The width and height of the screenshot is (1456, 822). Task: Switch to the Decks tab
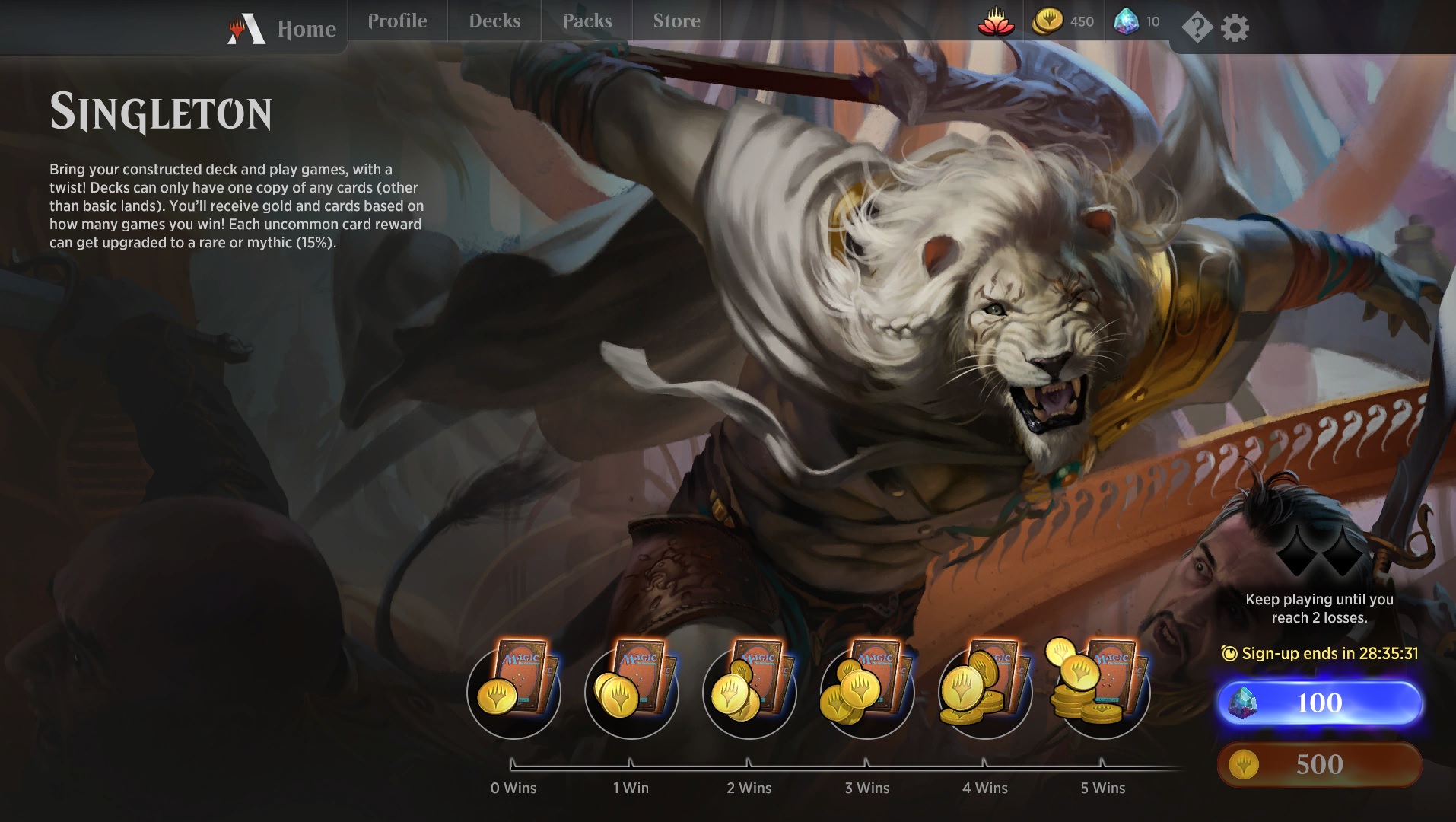[x=494, y=21]
